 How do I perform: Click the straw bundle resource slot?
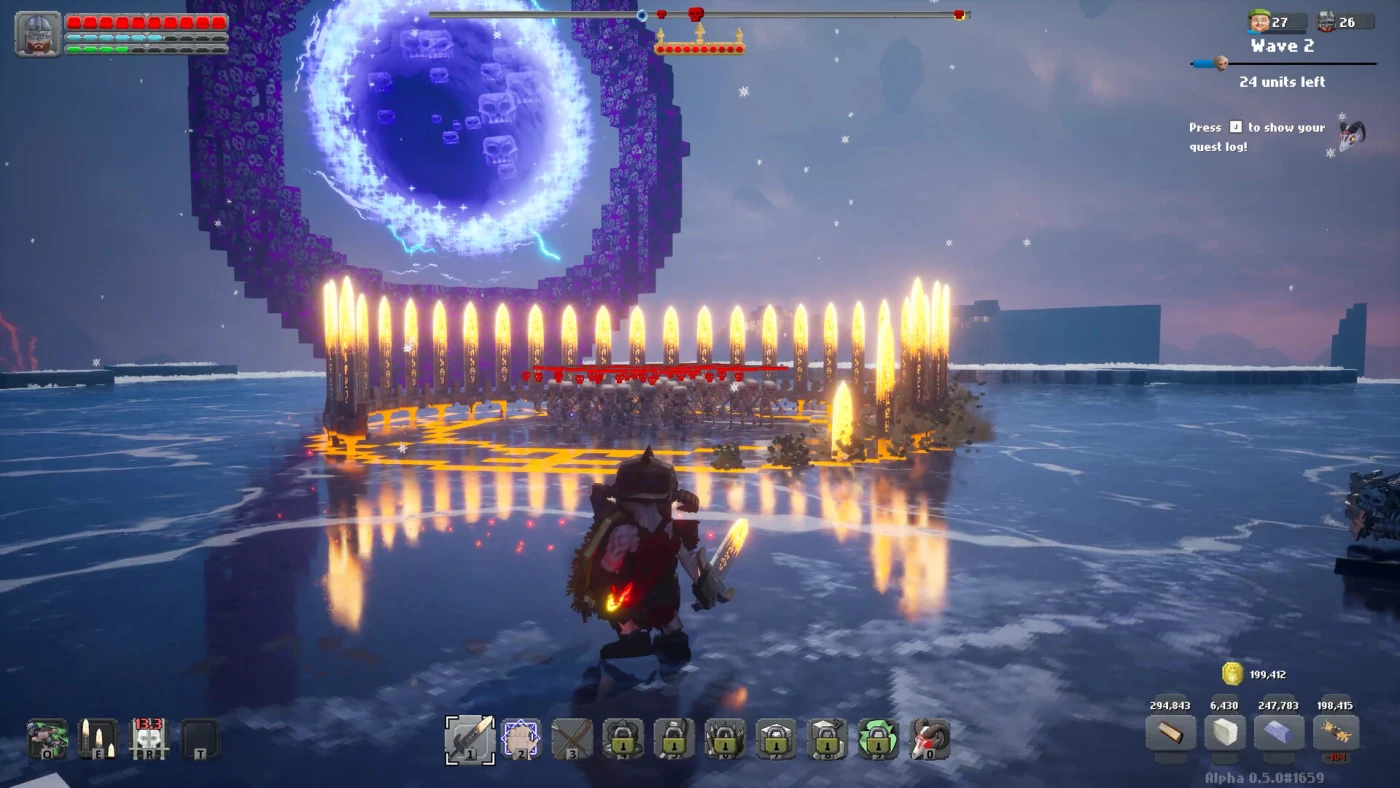[1335, 733]
